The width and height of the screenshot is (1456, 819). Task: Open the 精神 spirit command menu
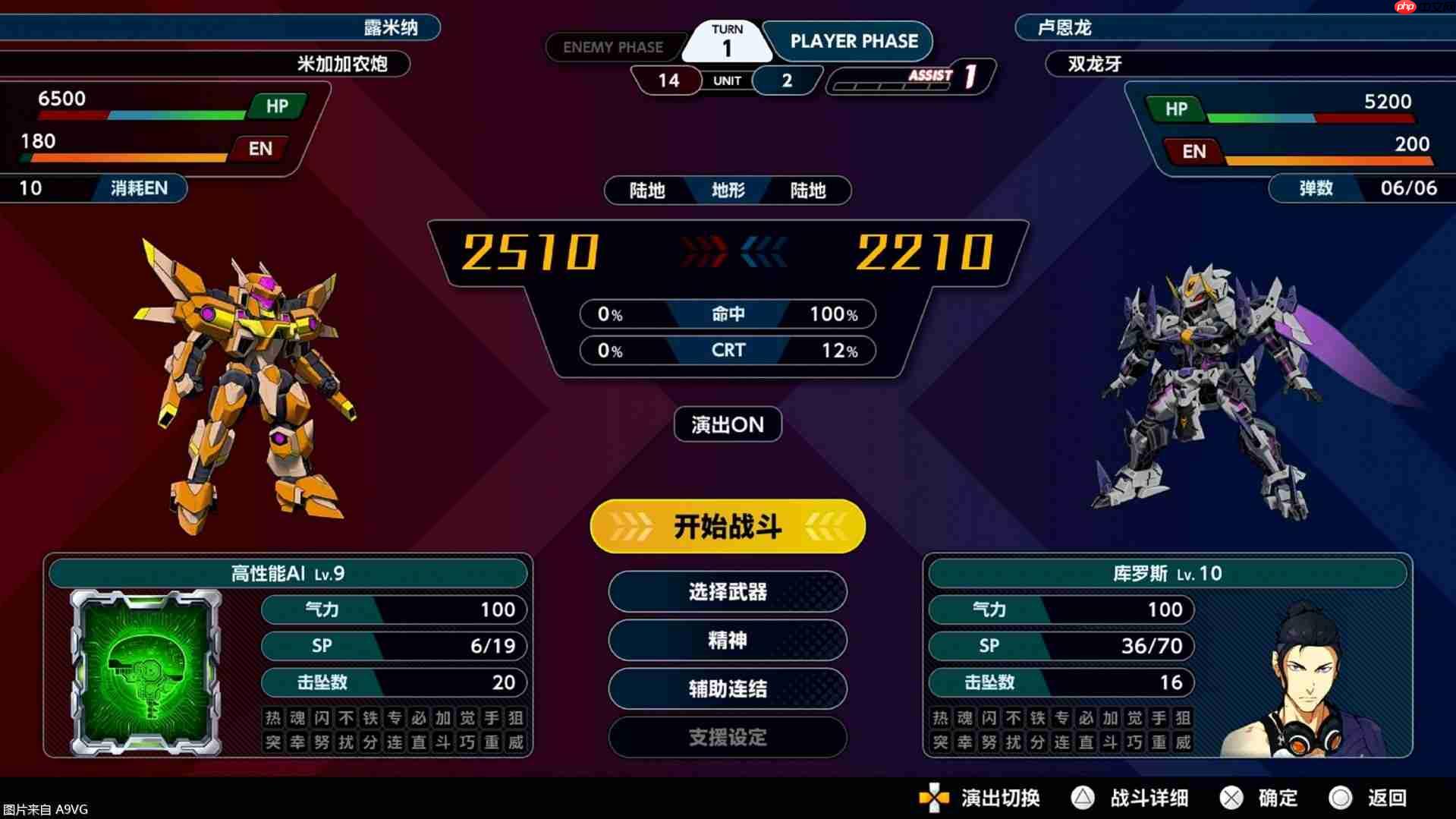coord(726,640)
